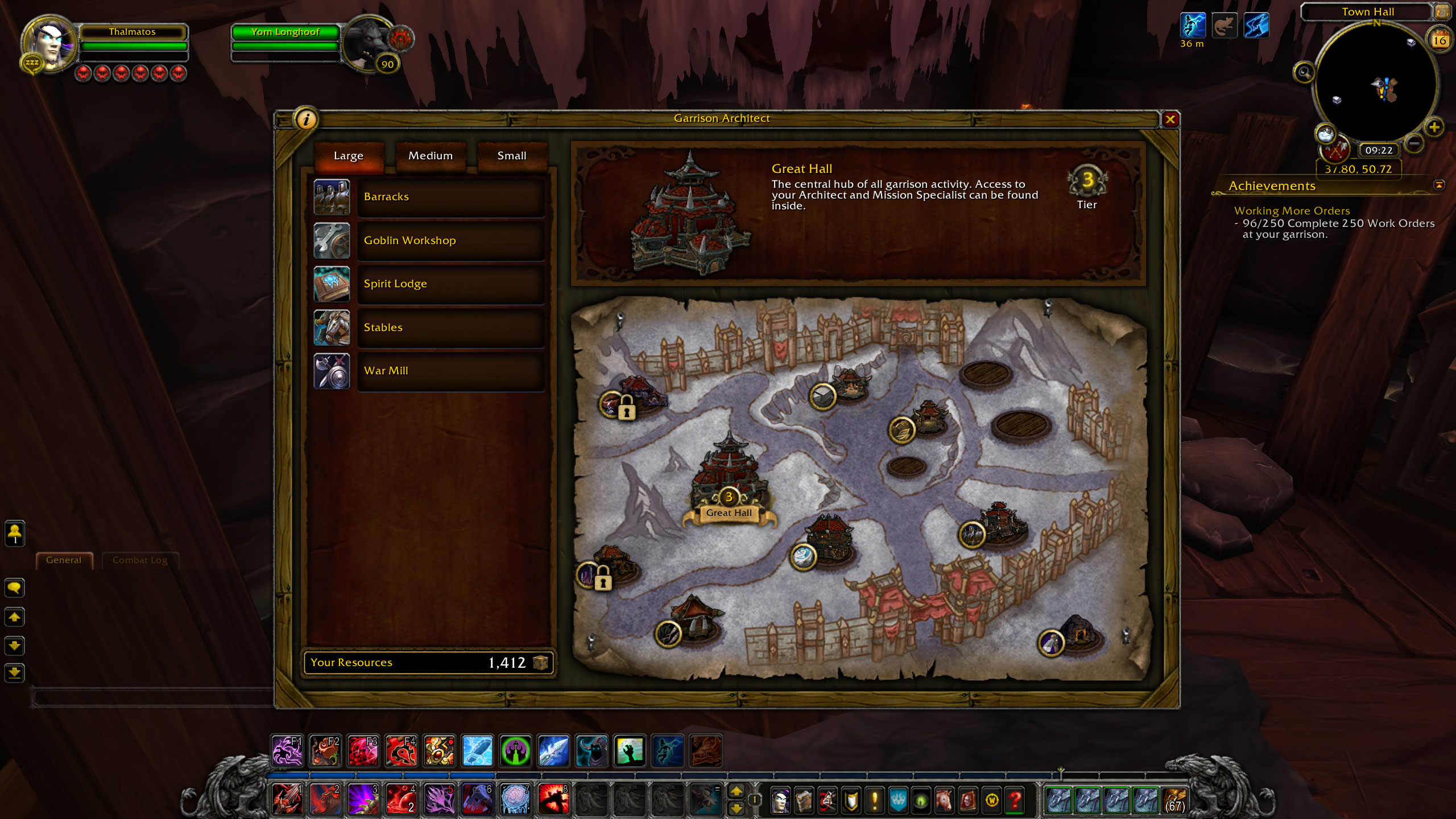Click Thalmatos player portrait

[50, 44]
